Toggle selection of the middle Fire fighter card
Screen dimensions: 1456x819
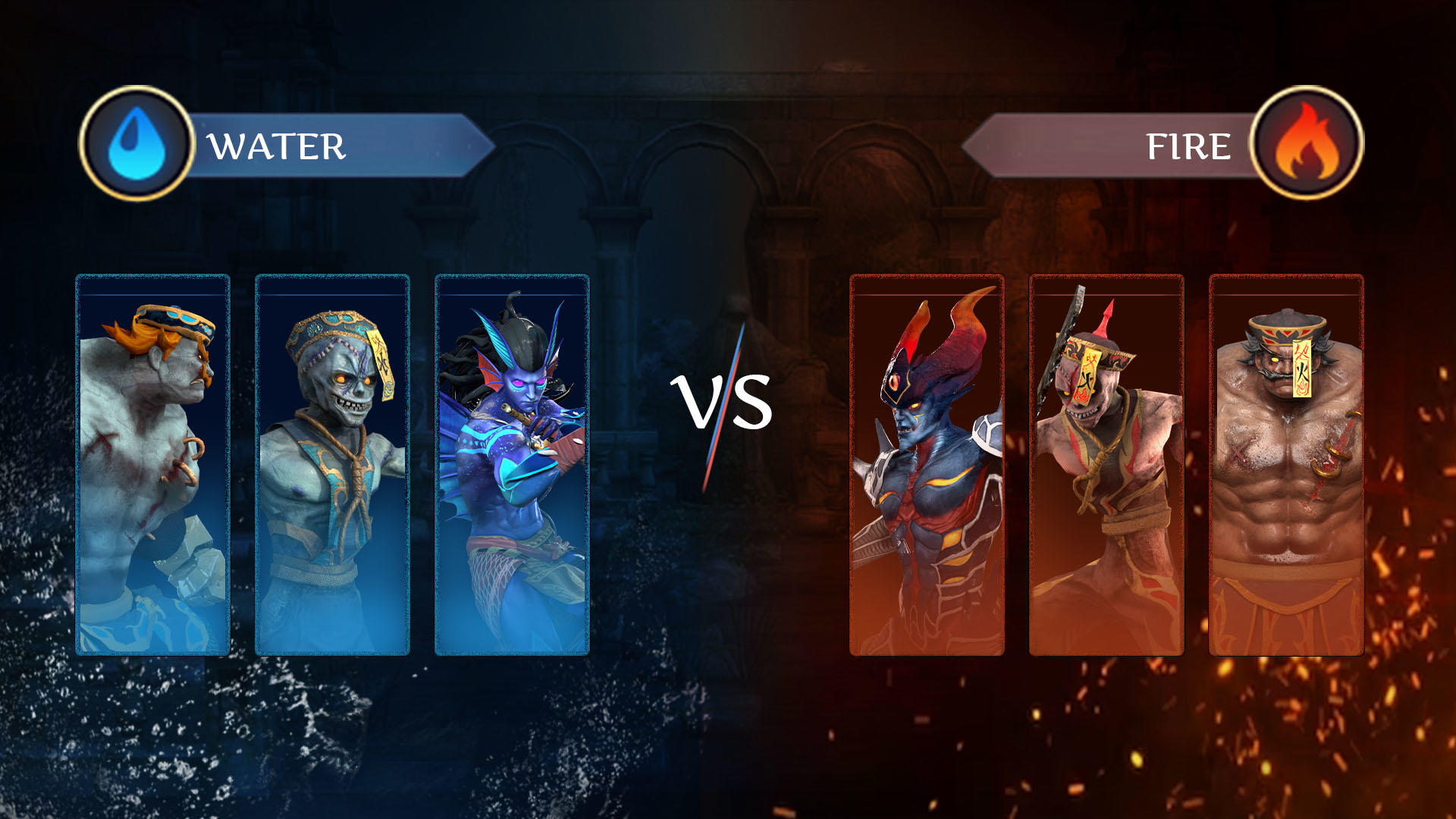pos(1106,463)
